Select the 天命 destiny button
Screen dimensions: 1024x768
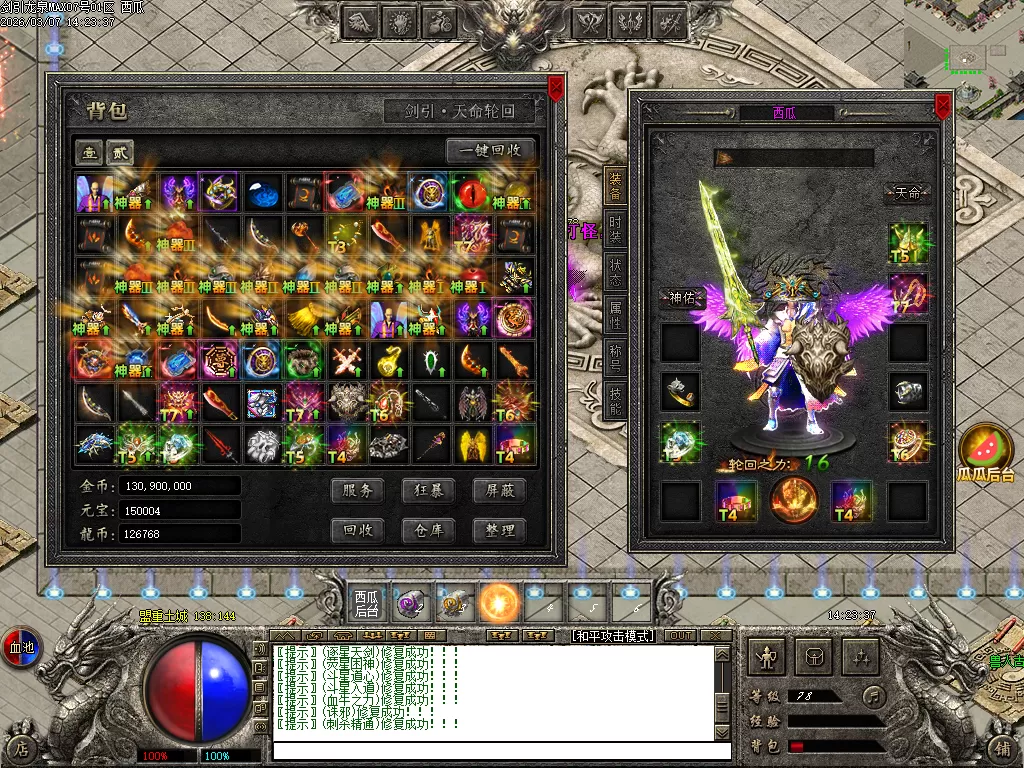pos(907,193)
